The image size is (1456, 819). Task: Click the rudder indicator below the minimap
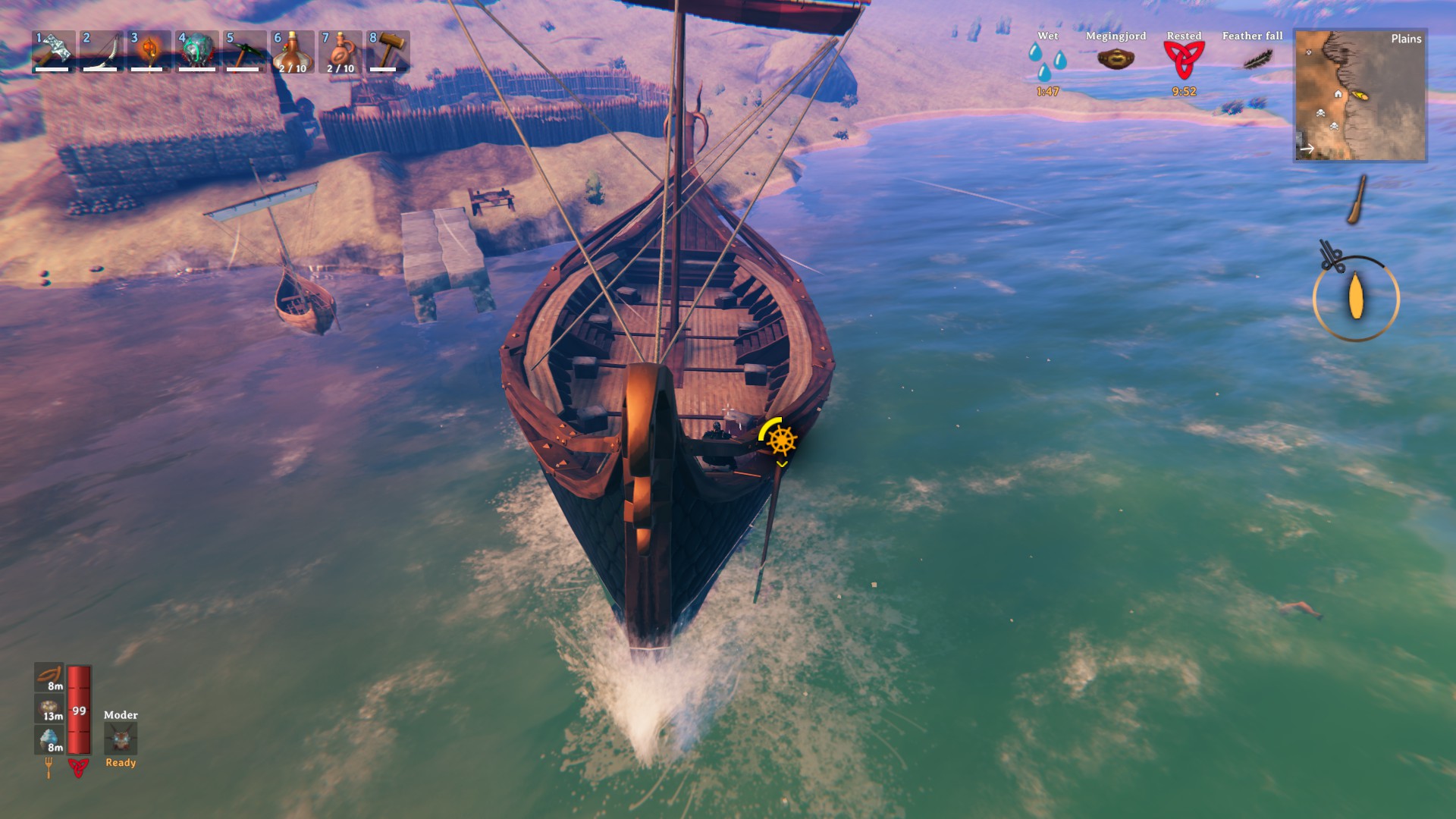click(x=1357, y=200)
